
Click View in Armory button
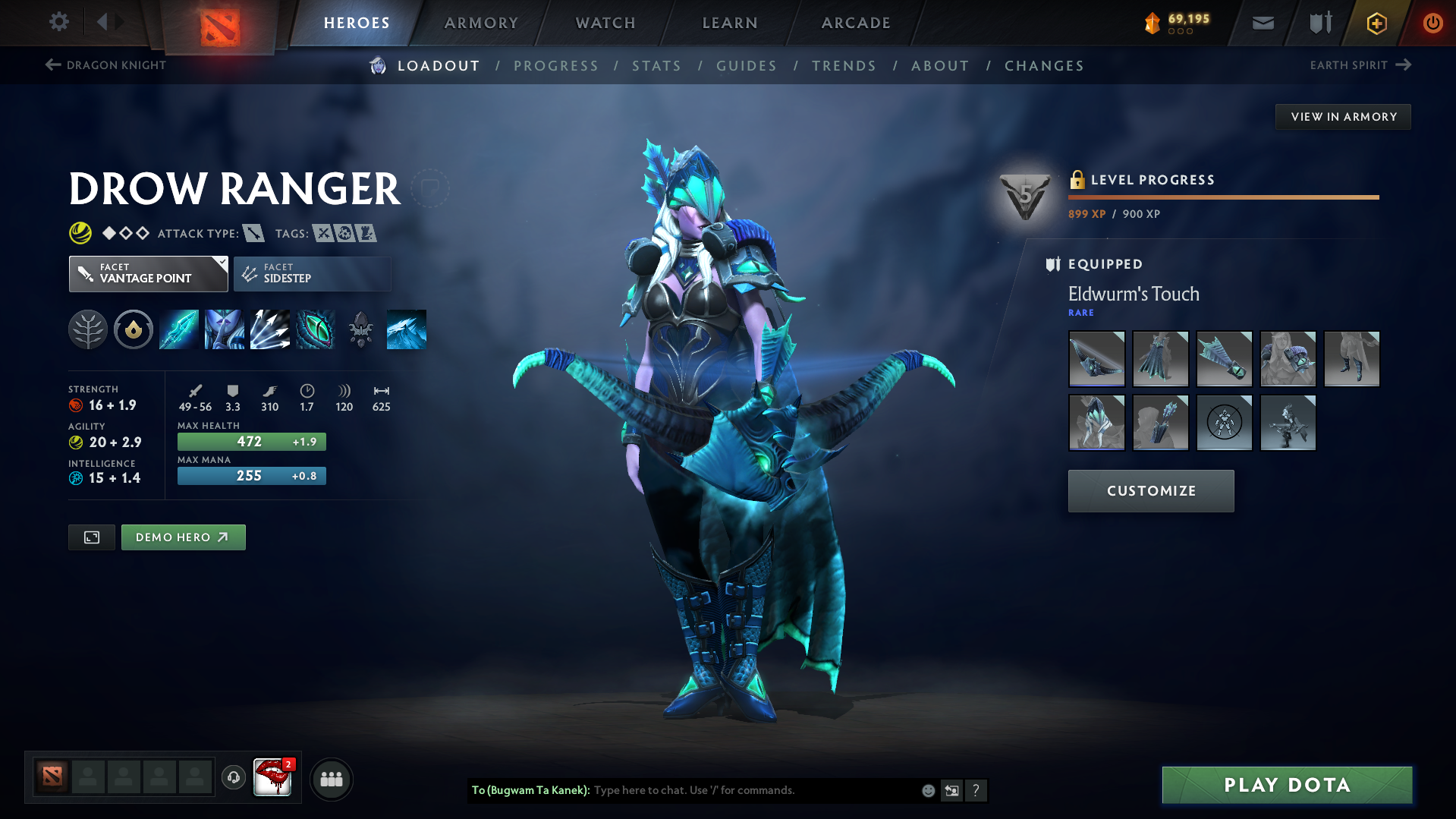click(x=1343, y=117)
